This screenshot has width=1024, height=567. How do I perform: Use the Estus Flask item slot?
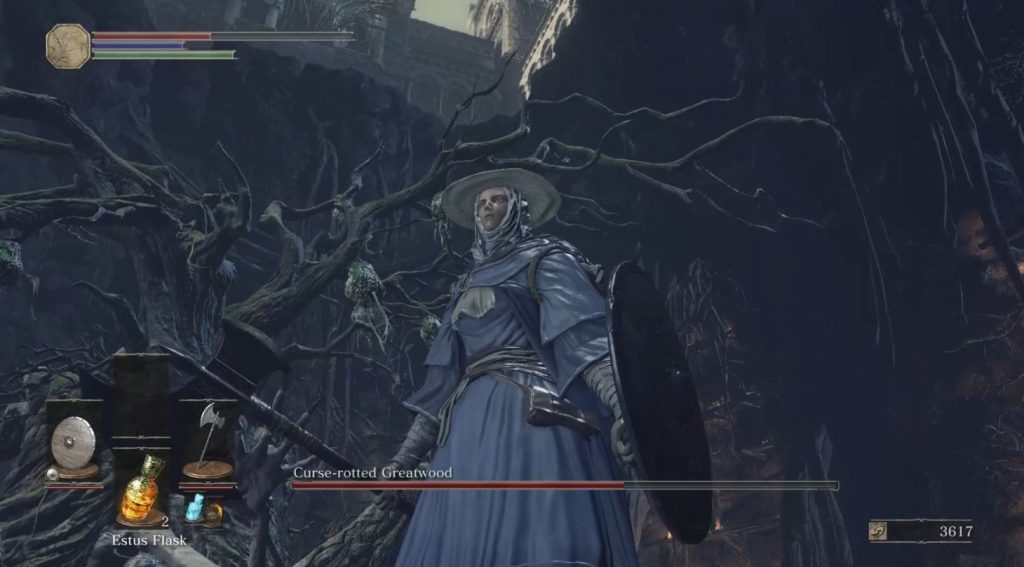click(140, 490)
